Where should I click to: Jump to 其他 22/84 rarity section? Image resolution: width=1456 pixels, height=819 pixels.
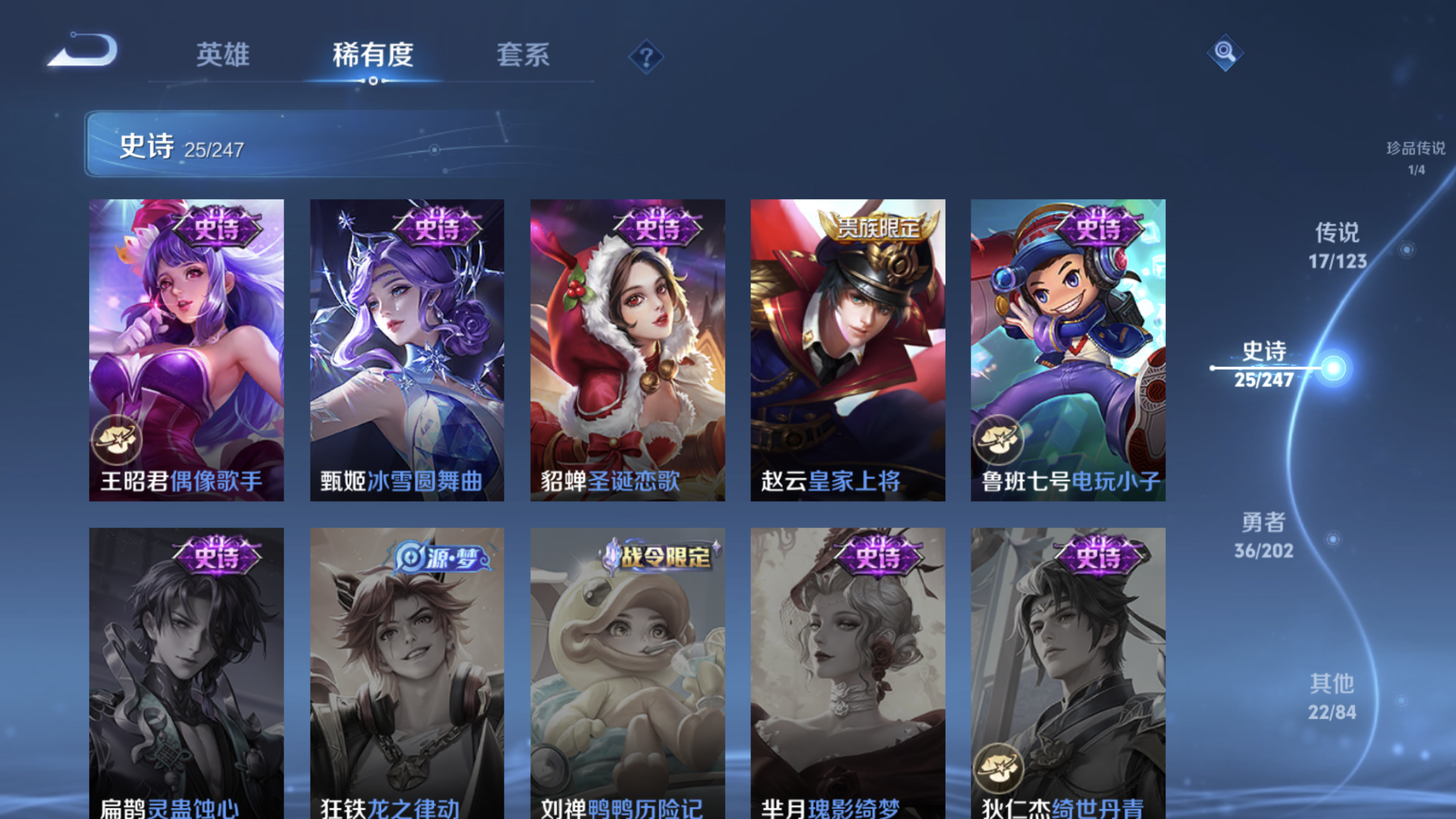coord(1332,697)
